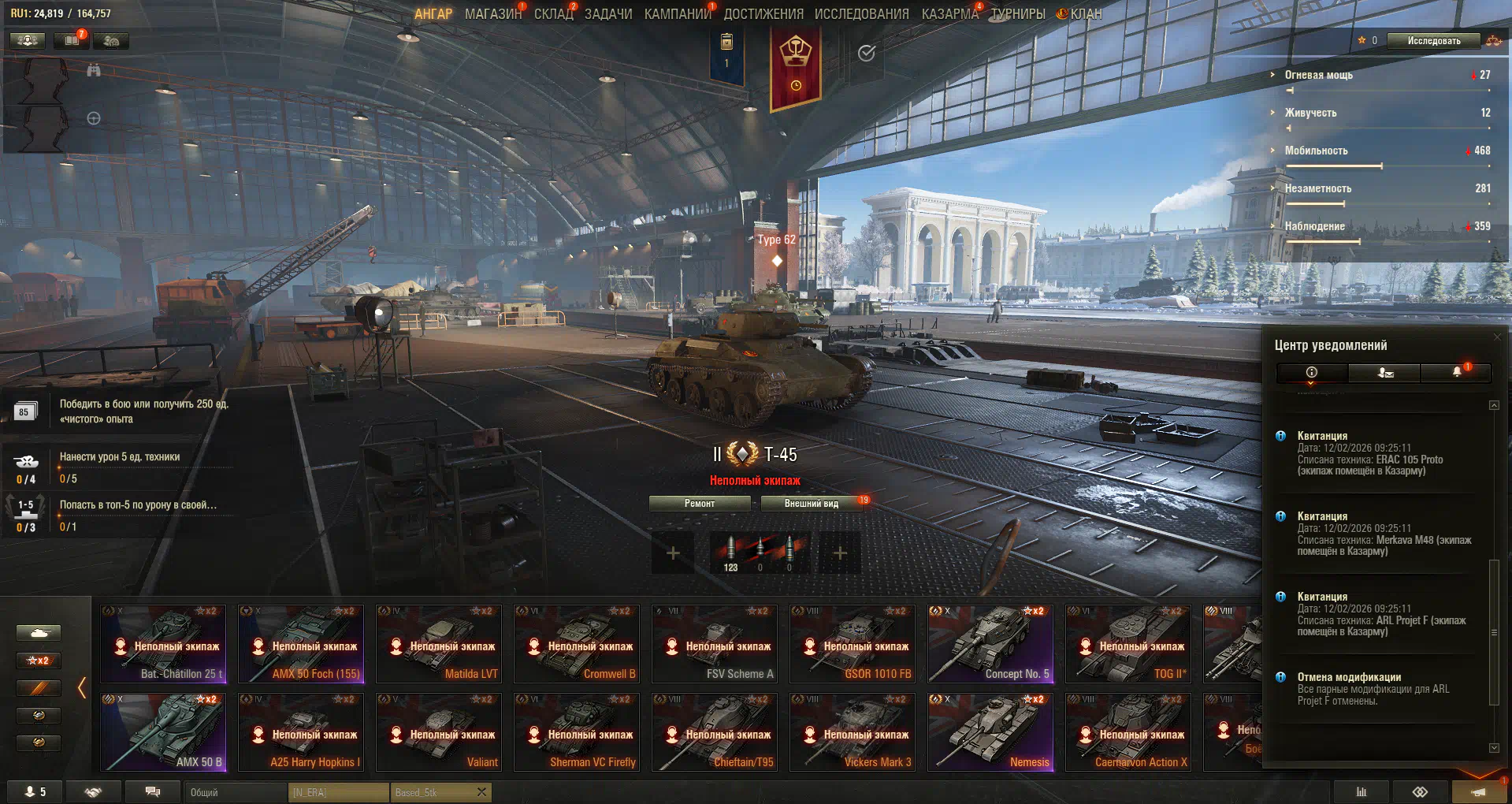This screenshot has width=1512, height=804.
Task: Go to the Склад (Depot) section
Action: click(553, 14)
